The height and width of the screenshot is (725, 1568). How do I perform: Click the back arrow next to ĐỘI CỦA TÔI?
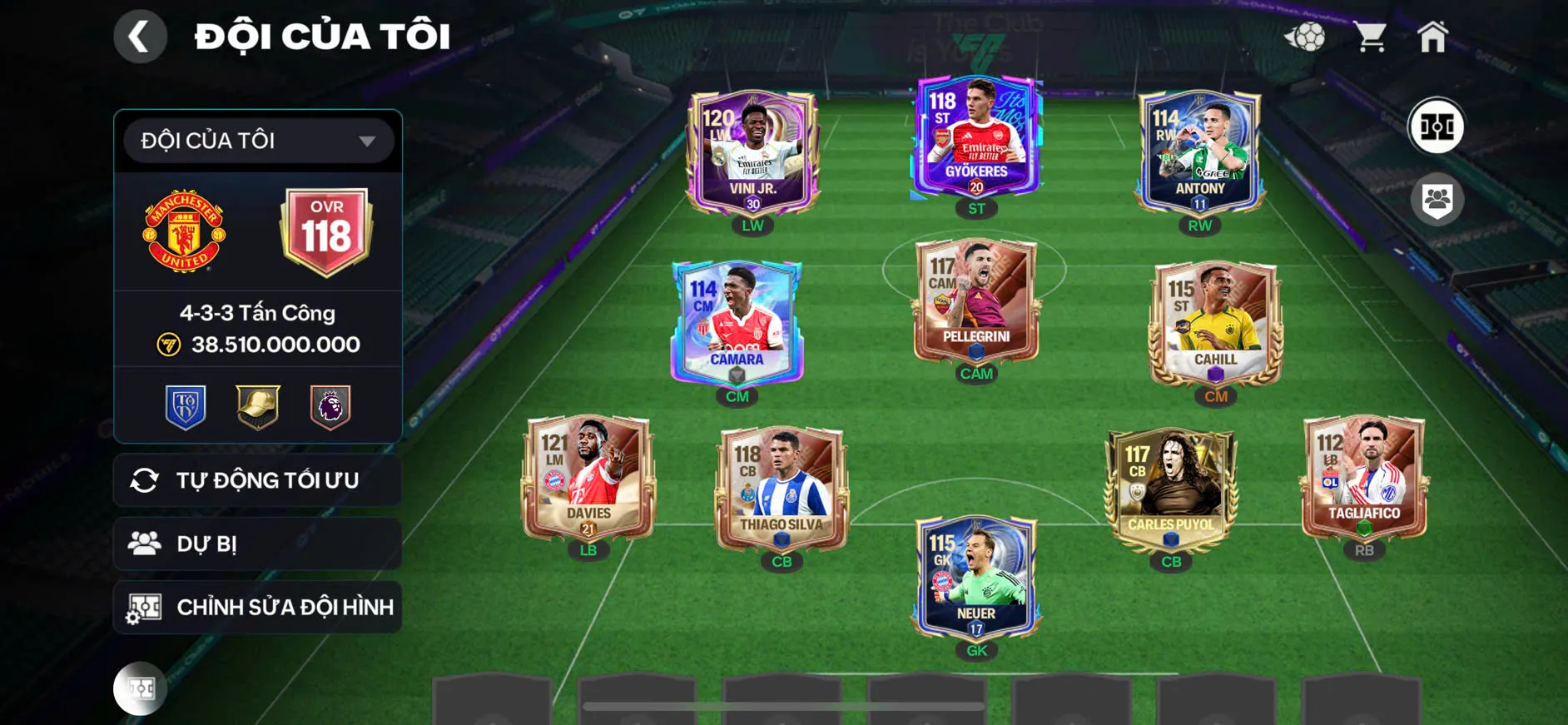[140, 37]
